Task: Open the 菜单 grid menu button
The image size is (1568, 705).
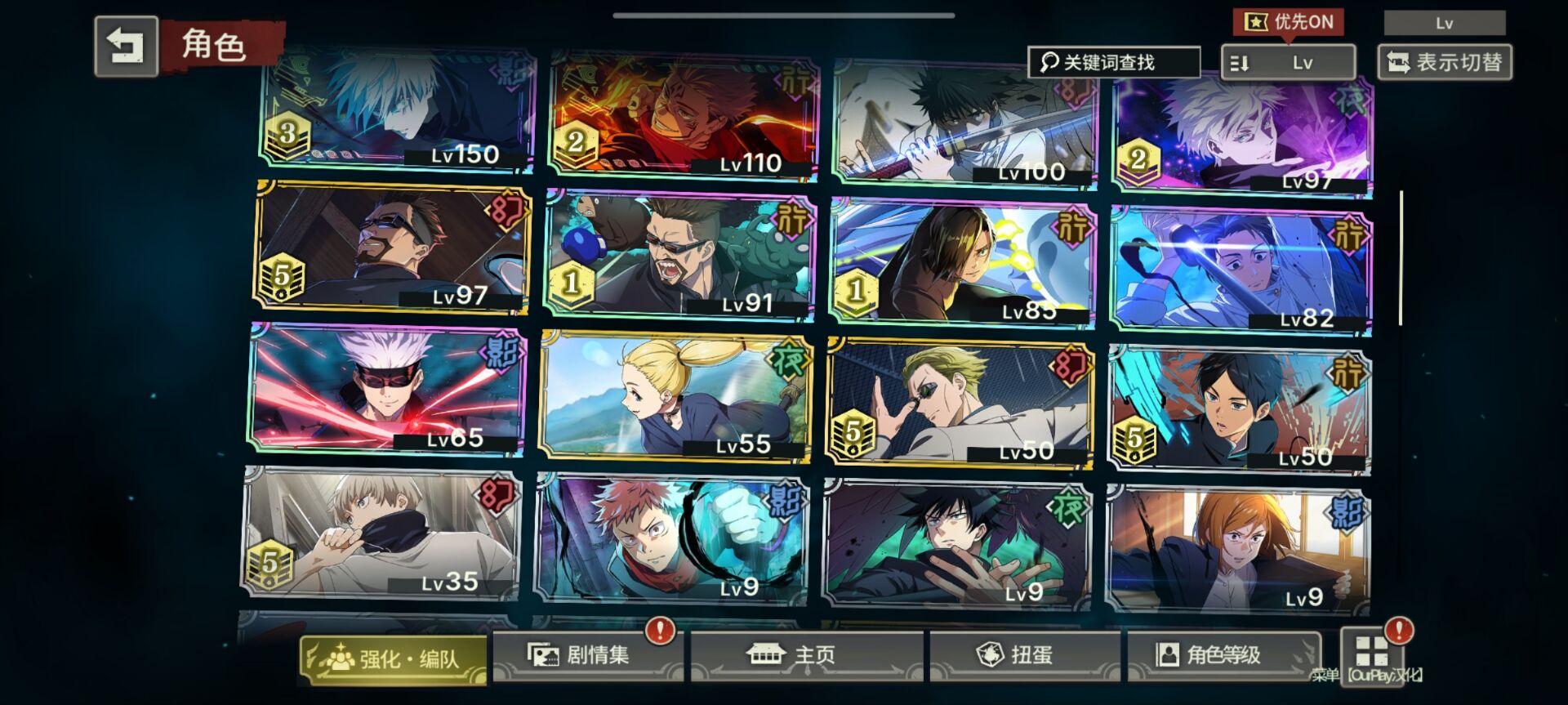Action: (1371, 653)
